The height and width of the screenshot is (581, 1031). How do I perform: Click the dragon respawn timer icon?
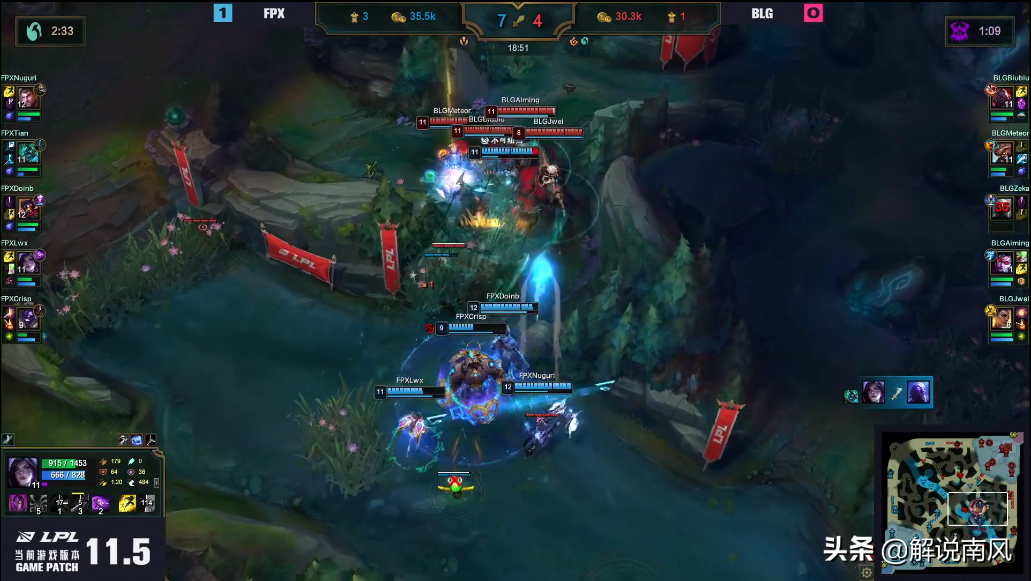[x=33, y=32]
